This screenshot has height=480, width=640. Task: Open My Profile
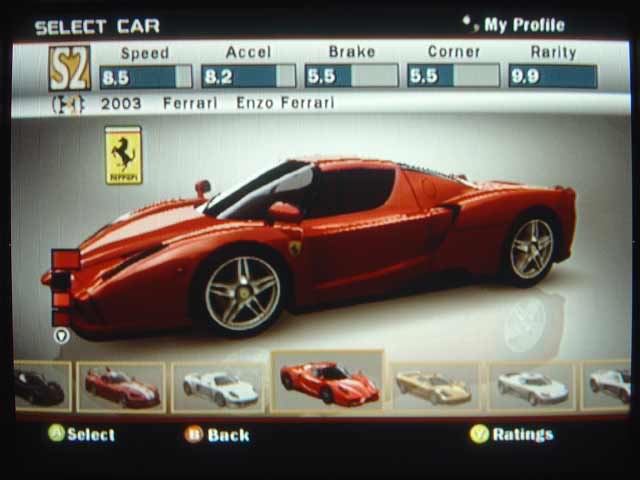[x=523, y=25]
